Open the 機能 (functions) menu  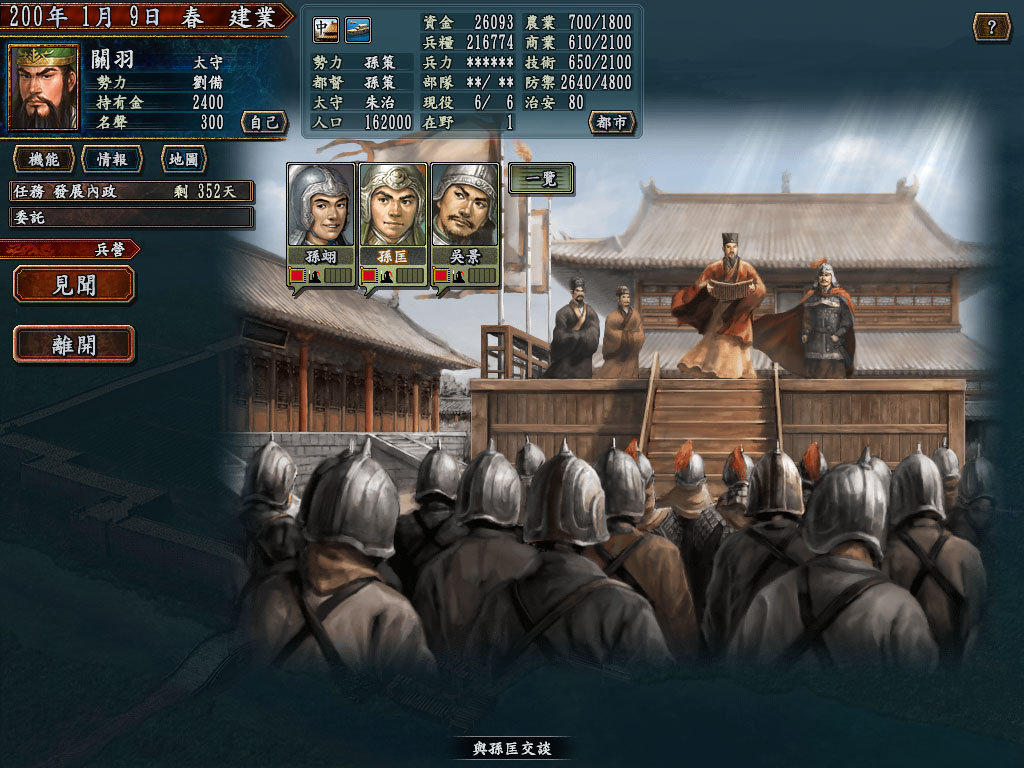(x=43, y=159)
